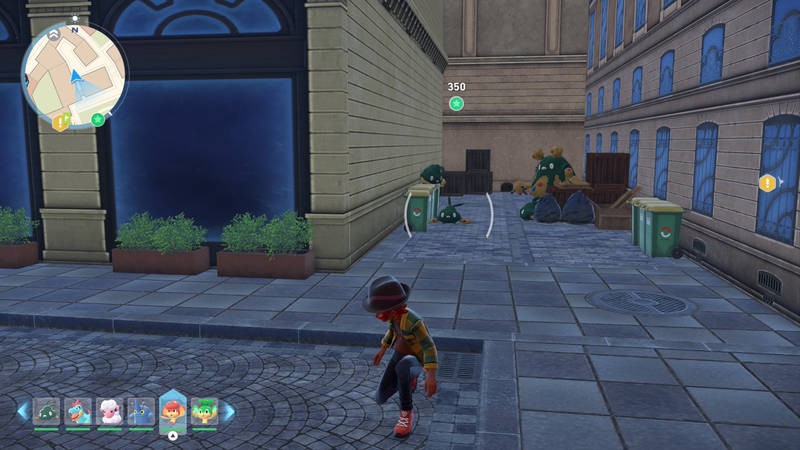The width and height of the screenshot is (800, 450).
Task: Select the fluffy white Flaaffy party slot
Action: point(110,411)
